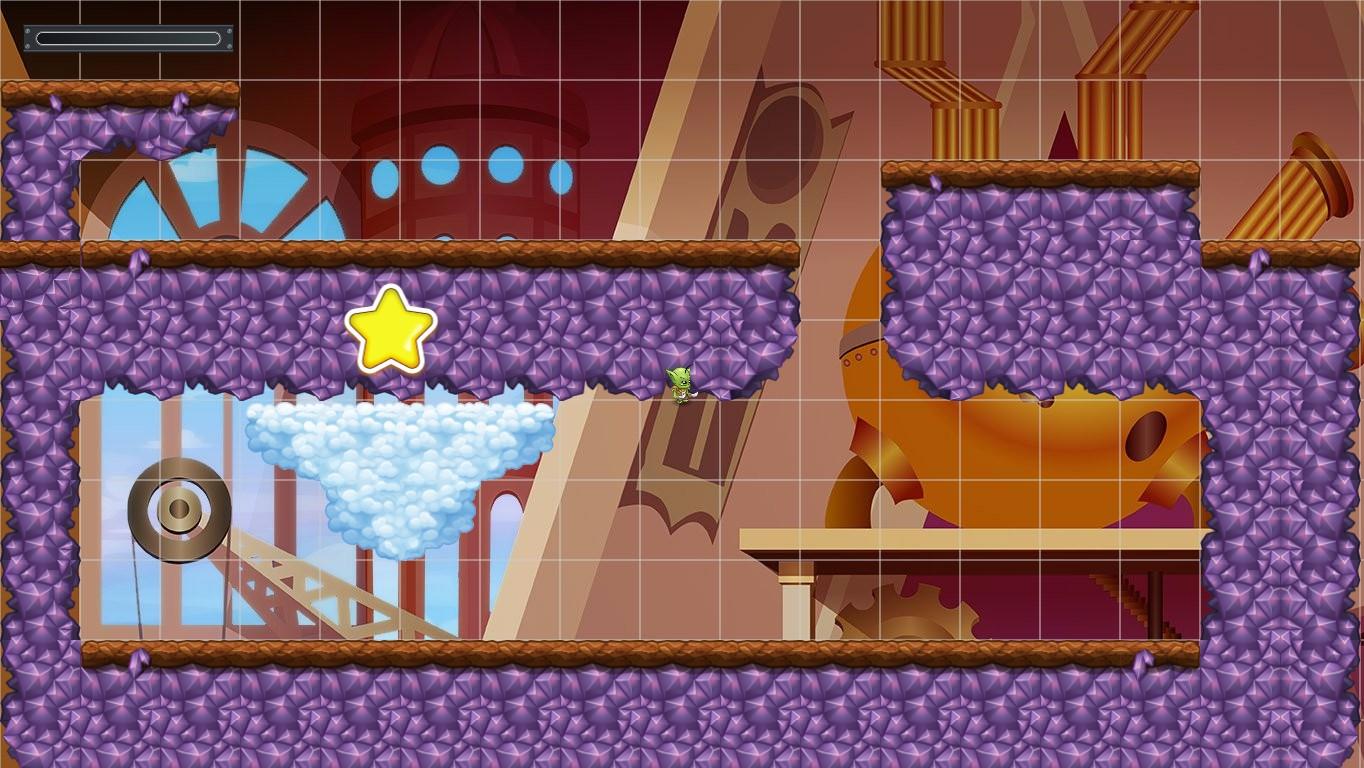The height and width of the screenshot is (768, 1364).
Task: Collect the yellow star power-up
Action: (390, 330)
